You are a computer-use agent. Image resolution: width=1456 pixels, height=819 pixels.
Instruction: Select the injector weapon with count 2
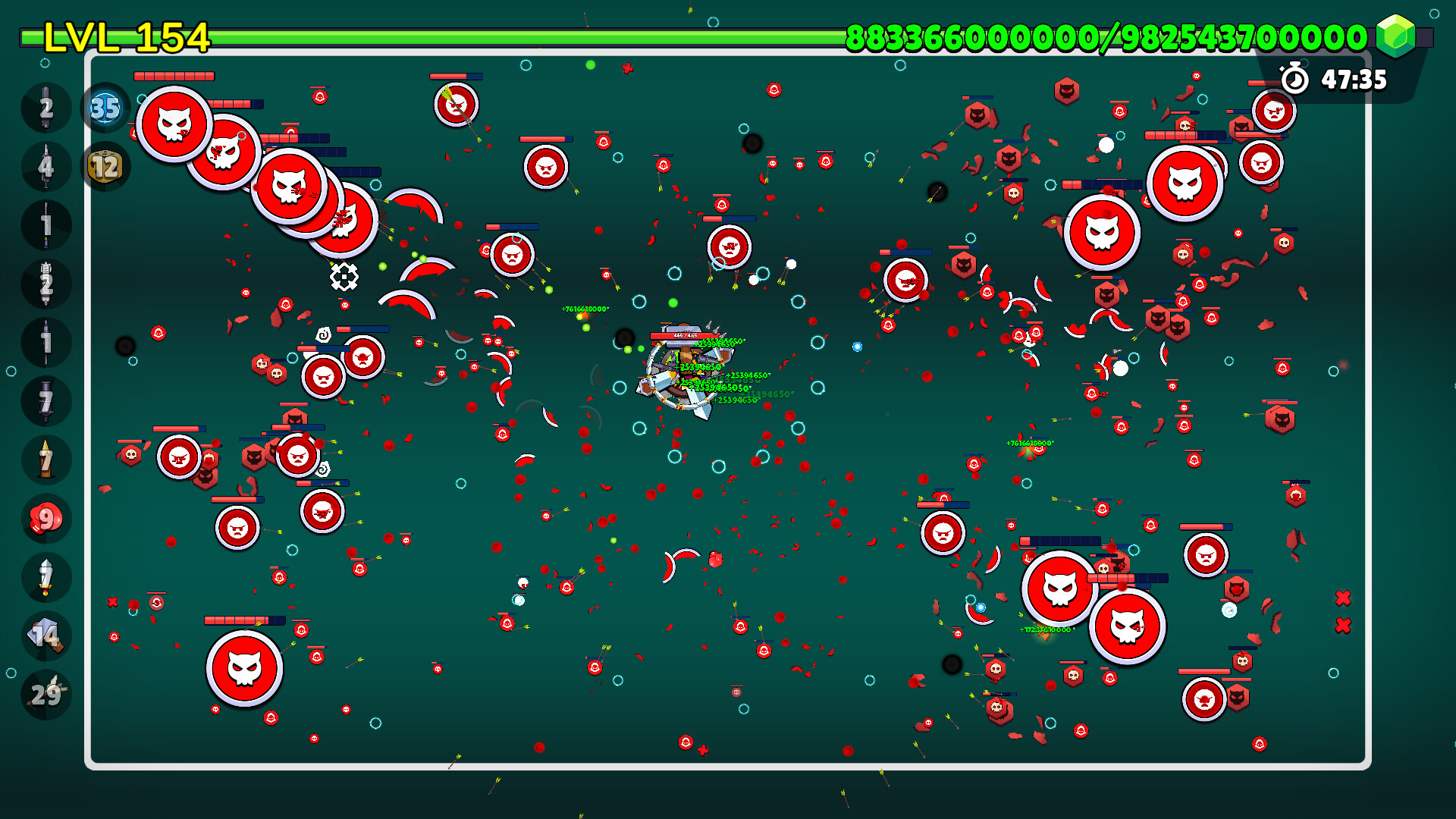45,283
